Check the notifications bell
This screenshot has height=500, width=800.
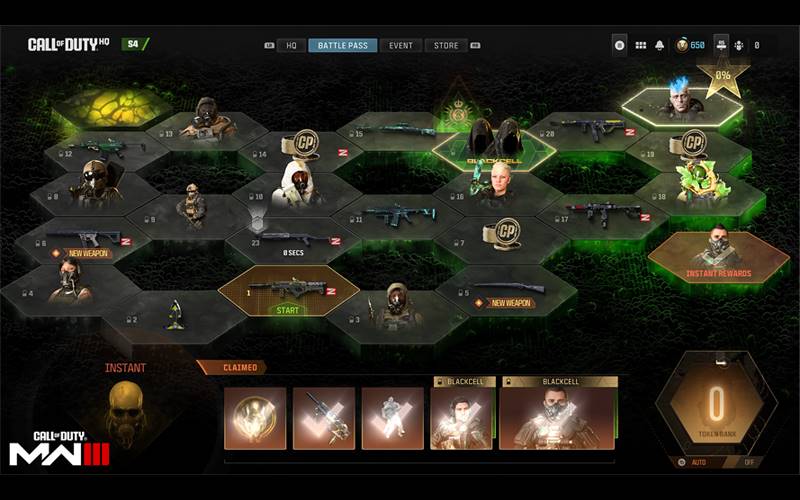659,45
